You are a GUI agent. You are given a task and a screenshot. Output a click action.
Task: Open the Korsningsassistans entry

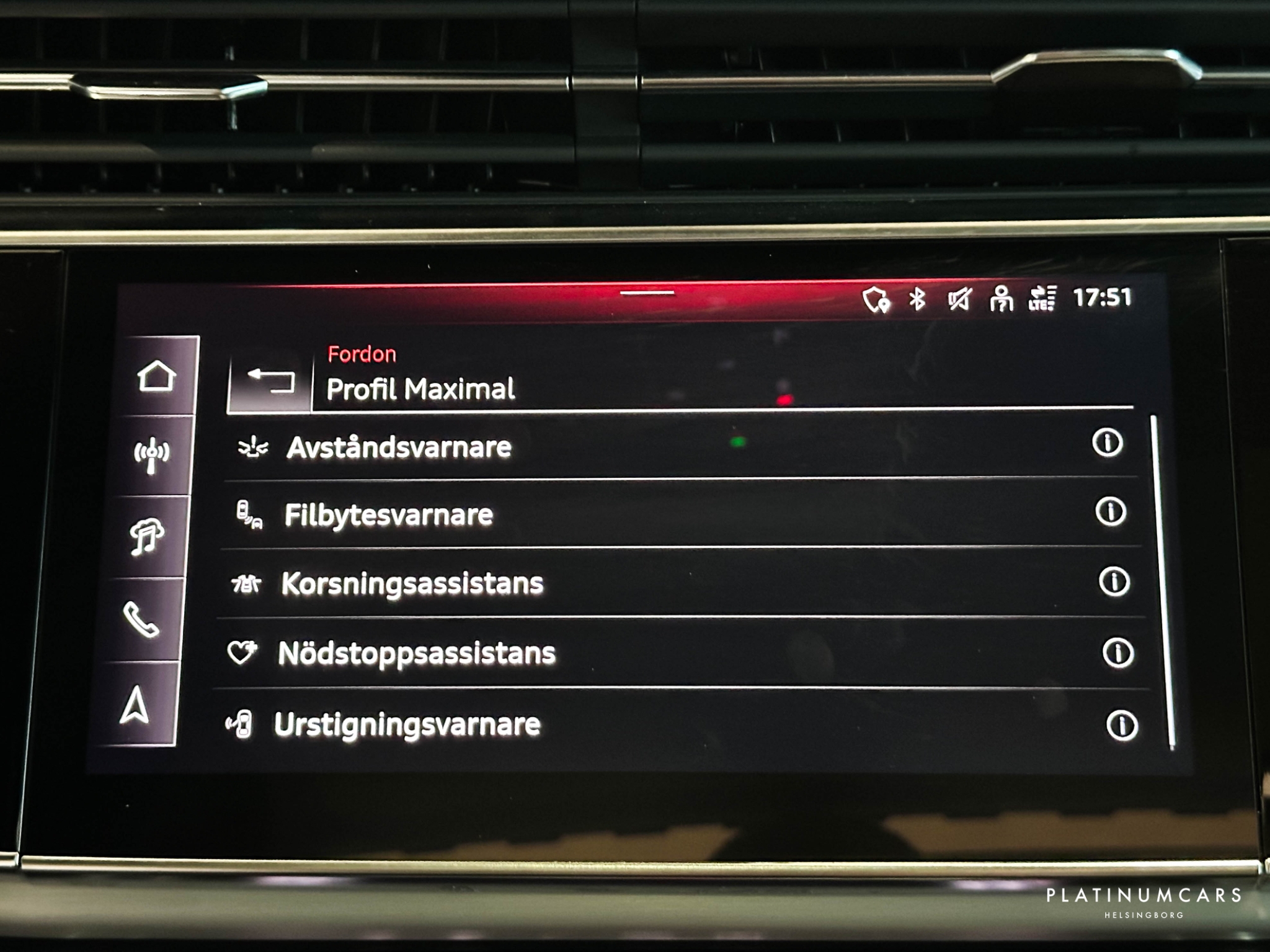click(x=412, y=583)
